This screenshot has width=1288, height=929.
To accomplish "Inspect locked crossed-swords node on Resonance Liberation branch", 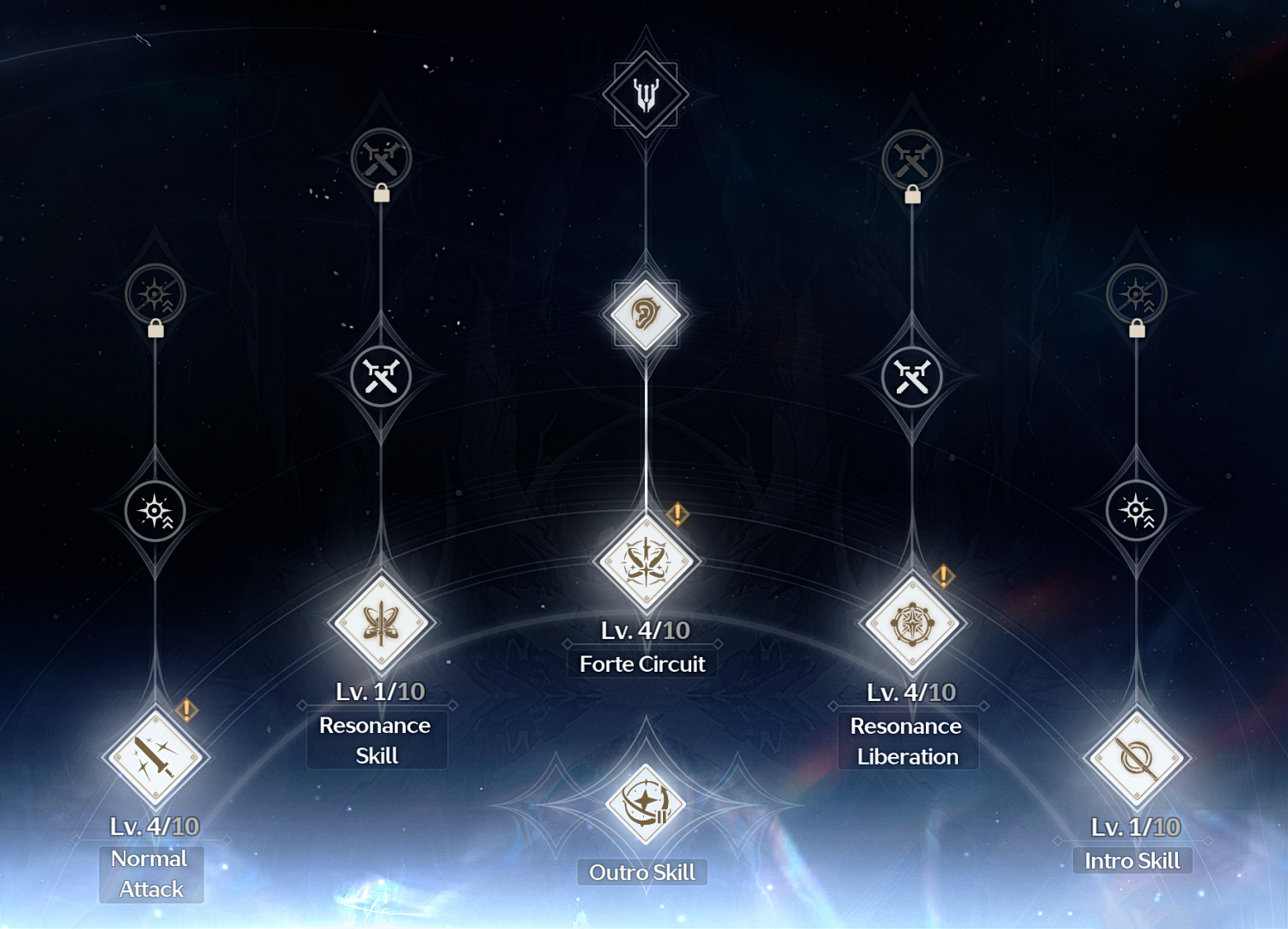I will pos(911,160).
